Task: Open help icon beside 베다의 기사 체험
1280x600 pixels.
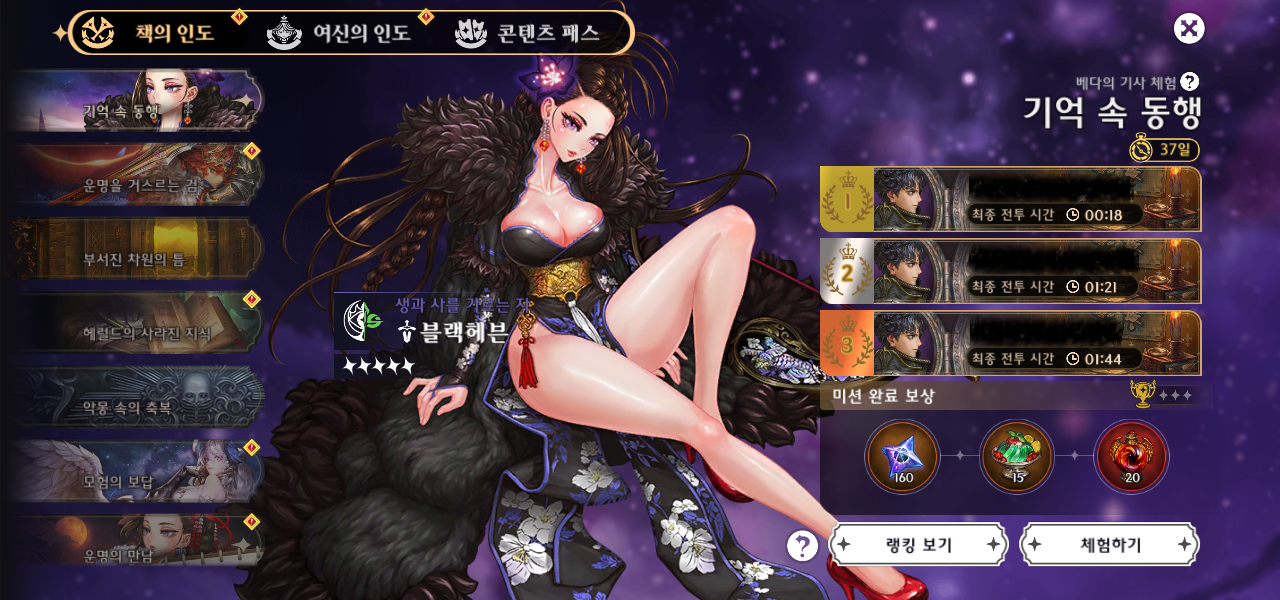Action: 1190,82
